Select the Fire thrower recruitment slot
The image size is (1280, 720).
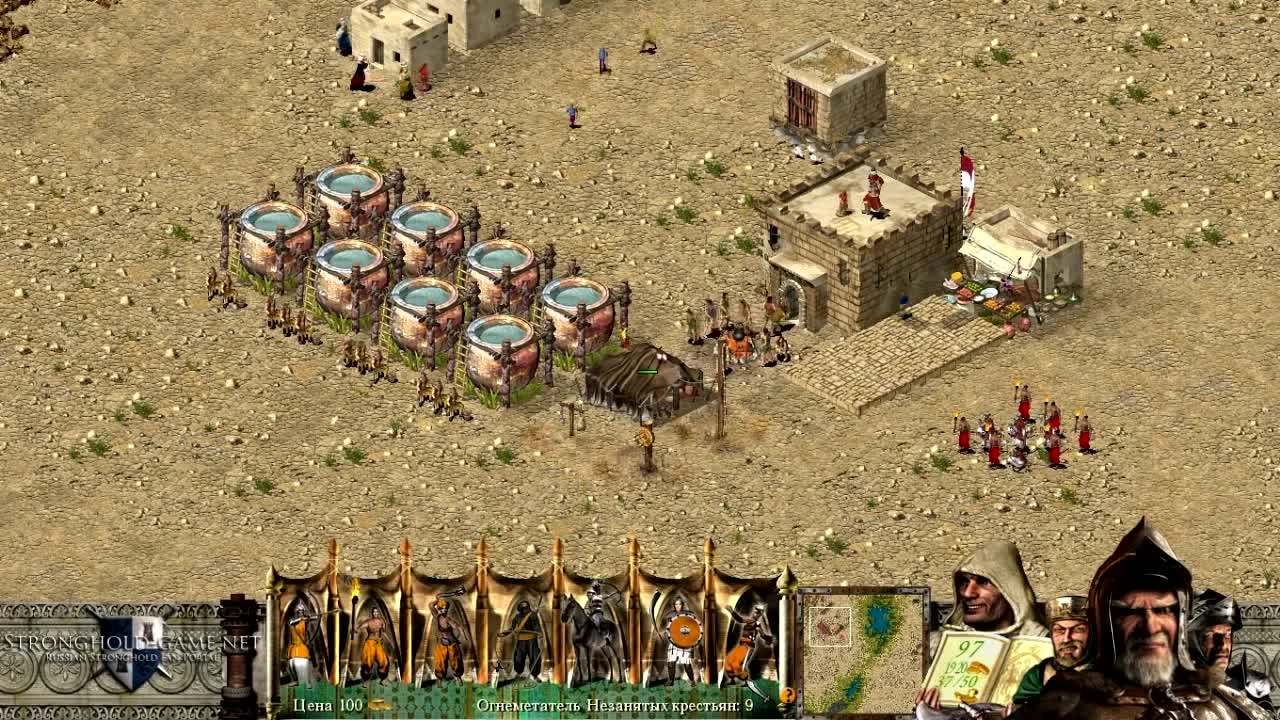tap(752, 640)
